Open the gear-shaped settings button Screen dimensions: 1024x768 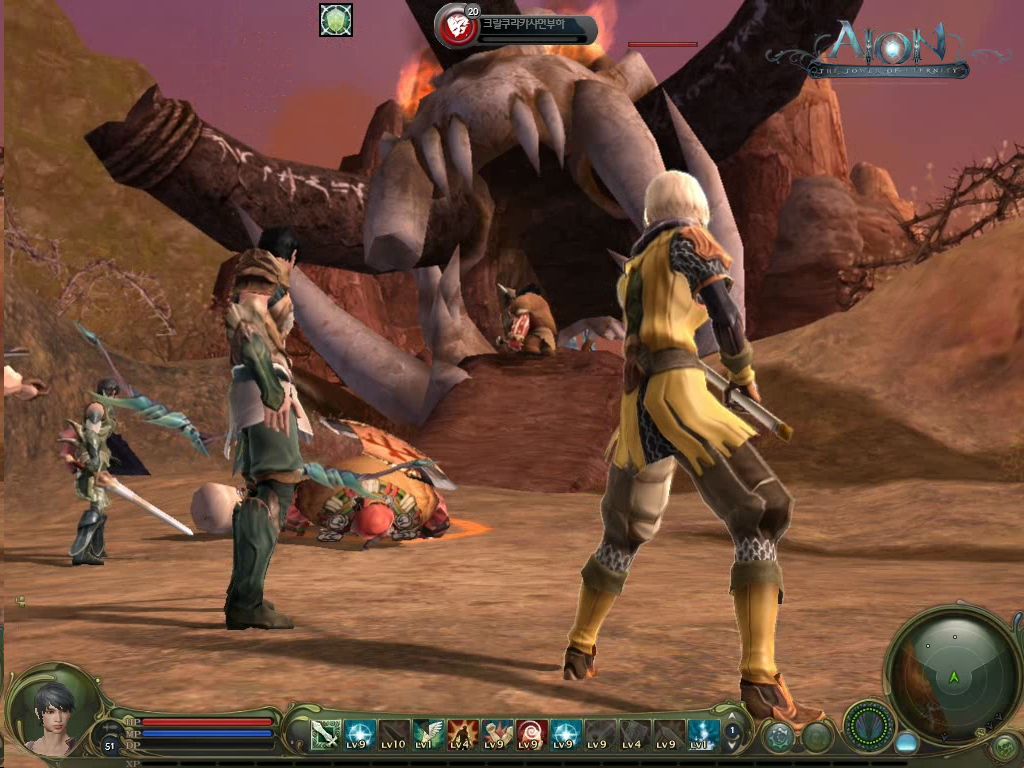[x=778, y=738]
